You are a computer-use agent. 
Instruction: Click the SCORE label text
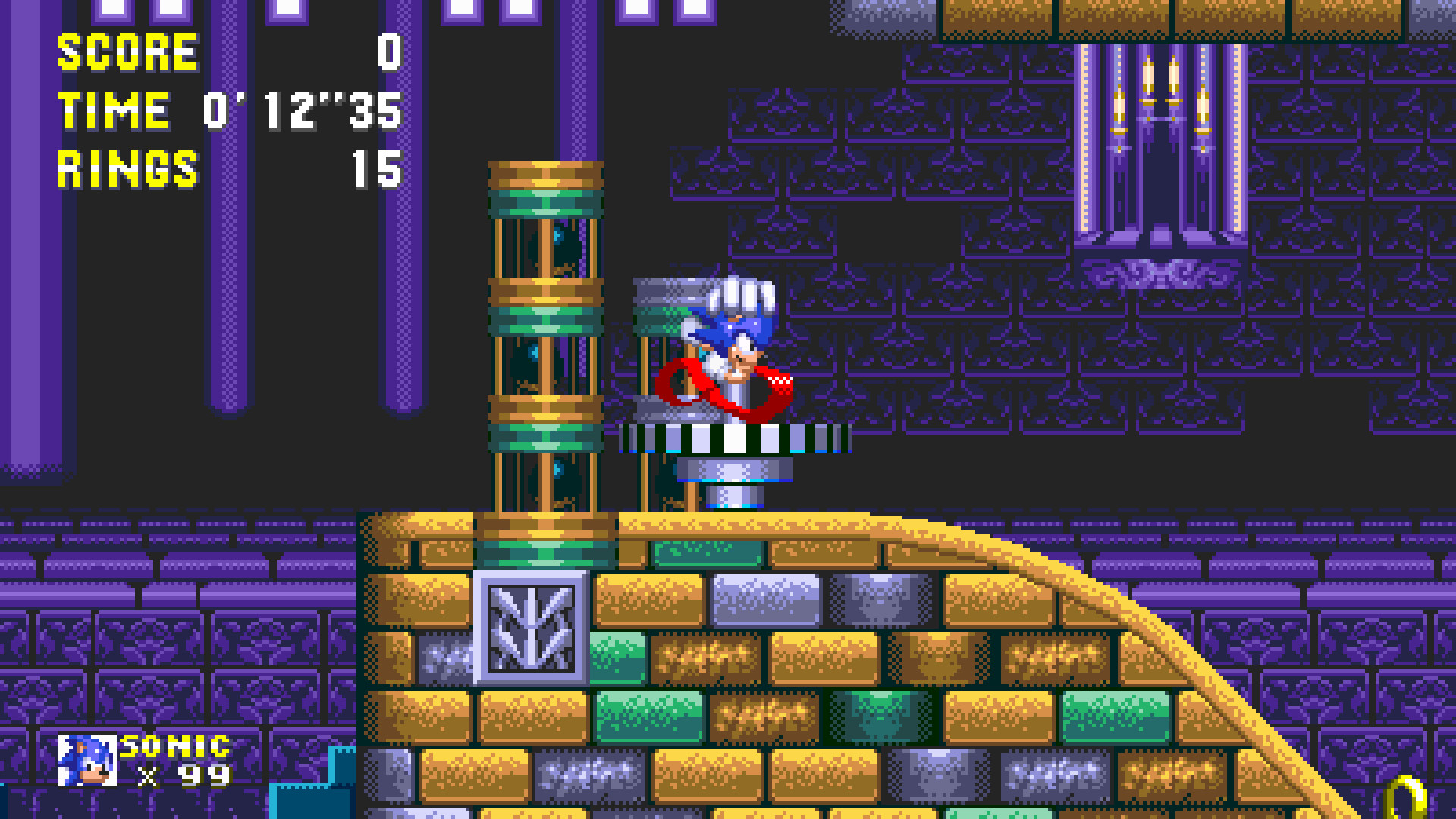tap(125, 52)
